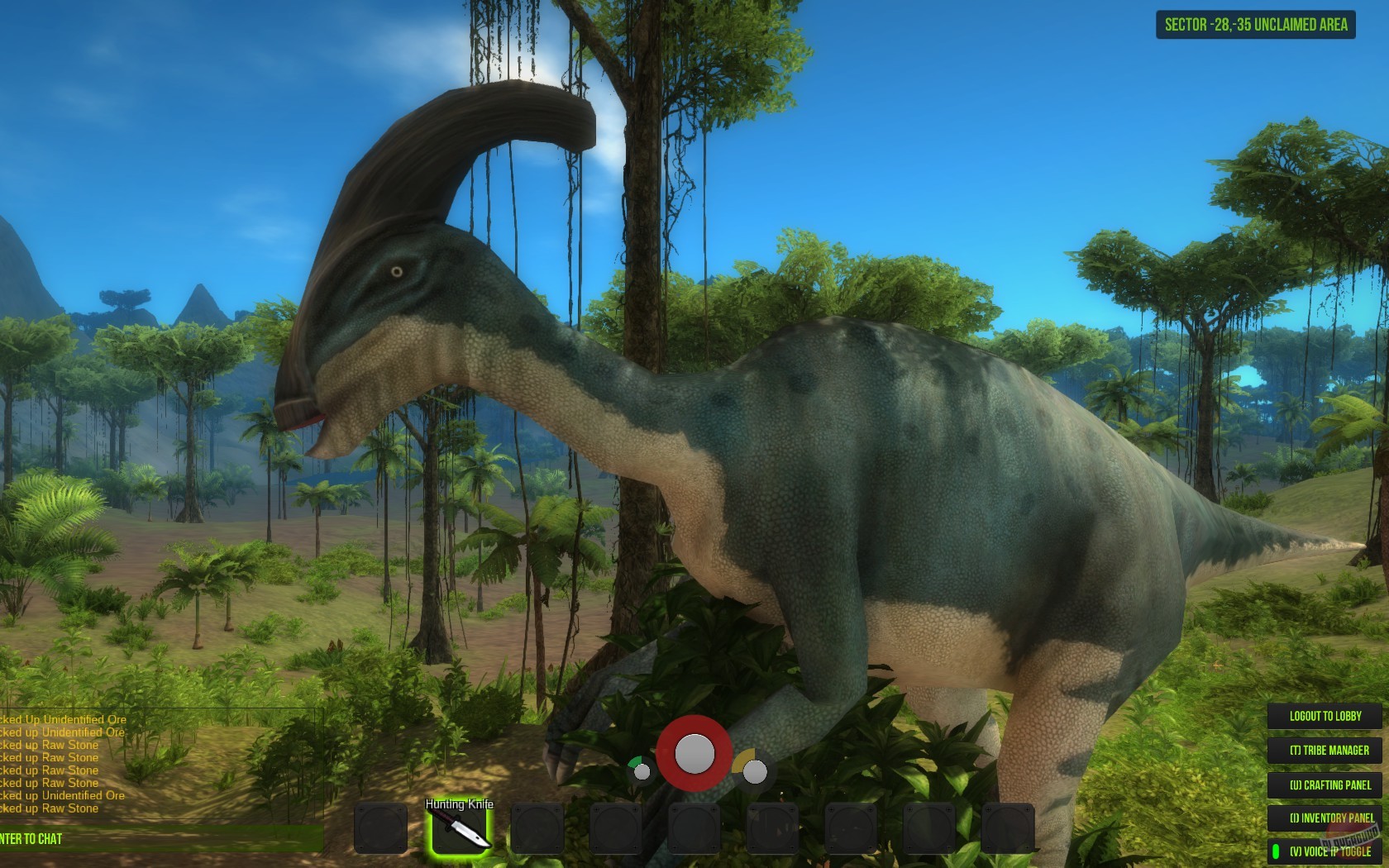
Task: Click the Picked up Unidentified Ore notification
Action: [62, 720]
